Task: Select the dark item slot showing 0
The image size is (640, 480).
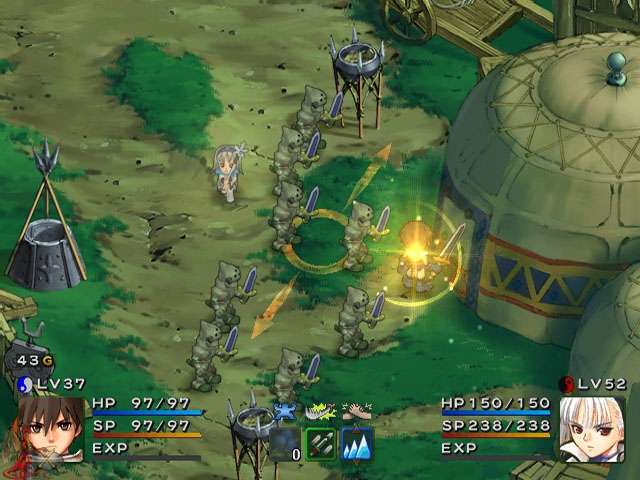Action: click(284, 443)
